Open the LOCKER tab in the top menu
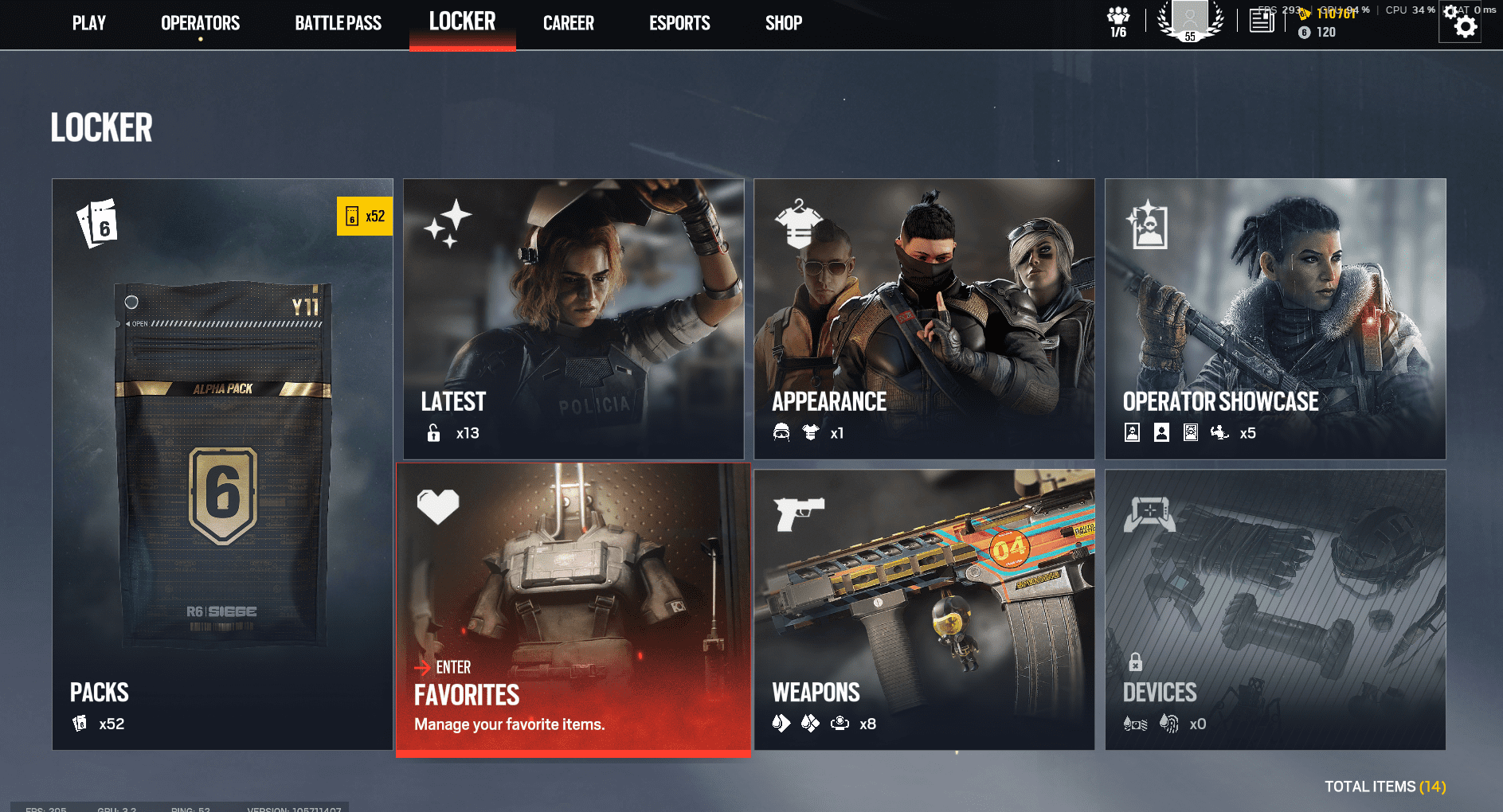Image resolution: width=1503 pixels, height=812 pixels. coord(462,22)
